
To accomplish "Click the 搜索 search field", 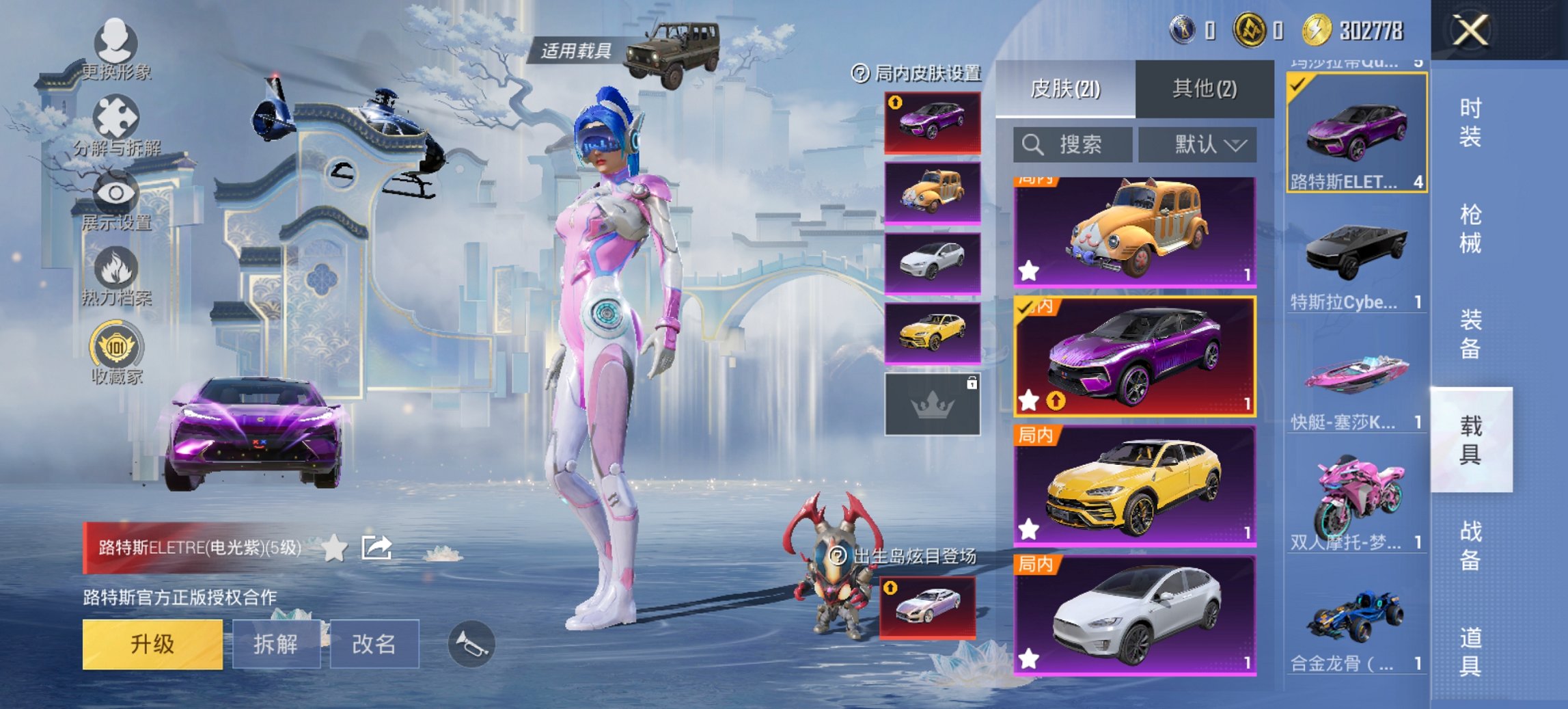I will tap(1073, 145).
